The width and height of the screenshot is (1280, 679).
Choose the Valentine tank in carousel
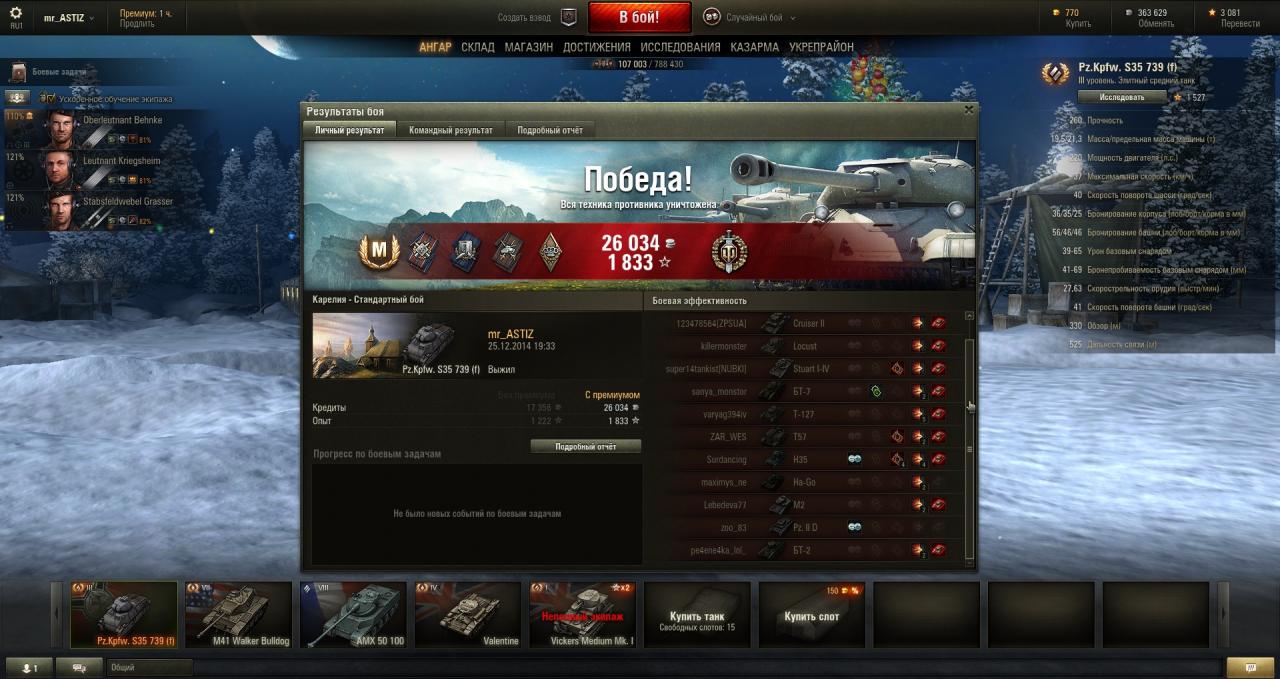tap(468, 615)
